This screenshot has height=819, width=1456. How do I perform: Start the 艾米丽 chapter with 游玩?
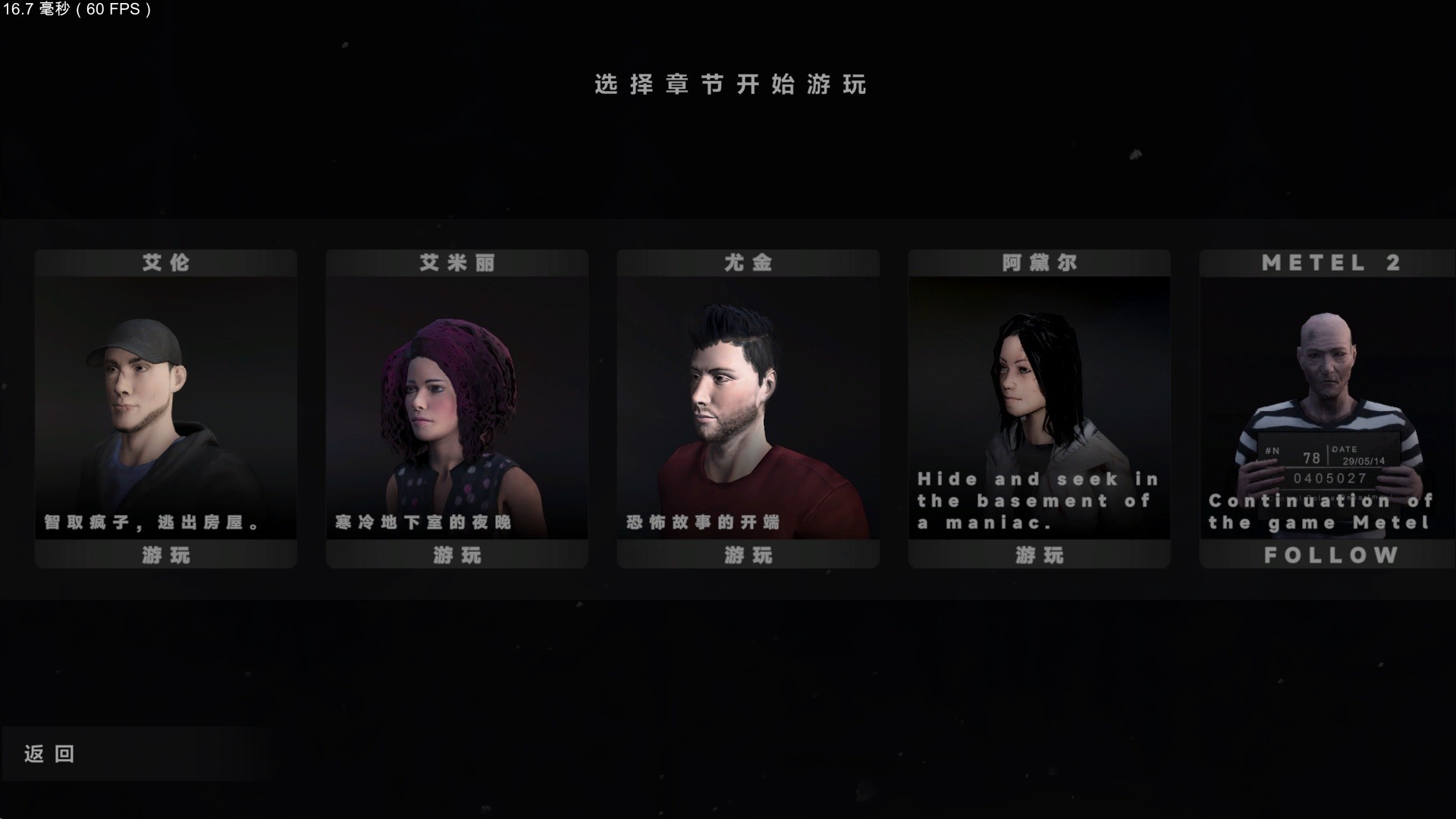click(457, 555)
